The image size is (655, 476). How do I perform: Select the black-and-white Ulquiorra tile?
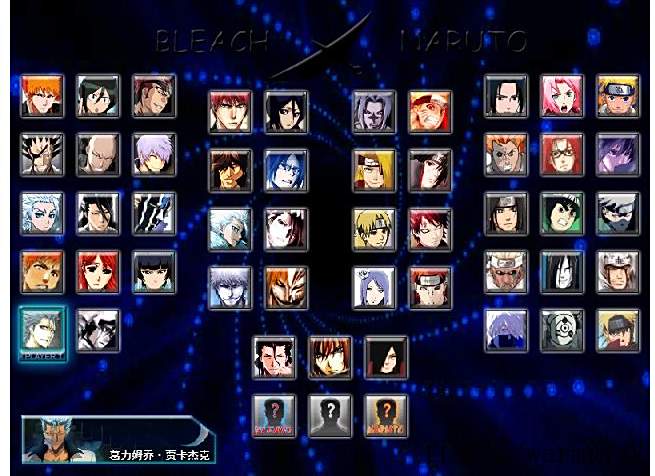point(98,330)
